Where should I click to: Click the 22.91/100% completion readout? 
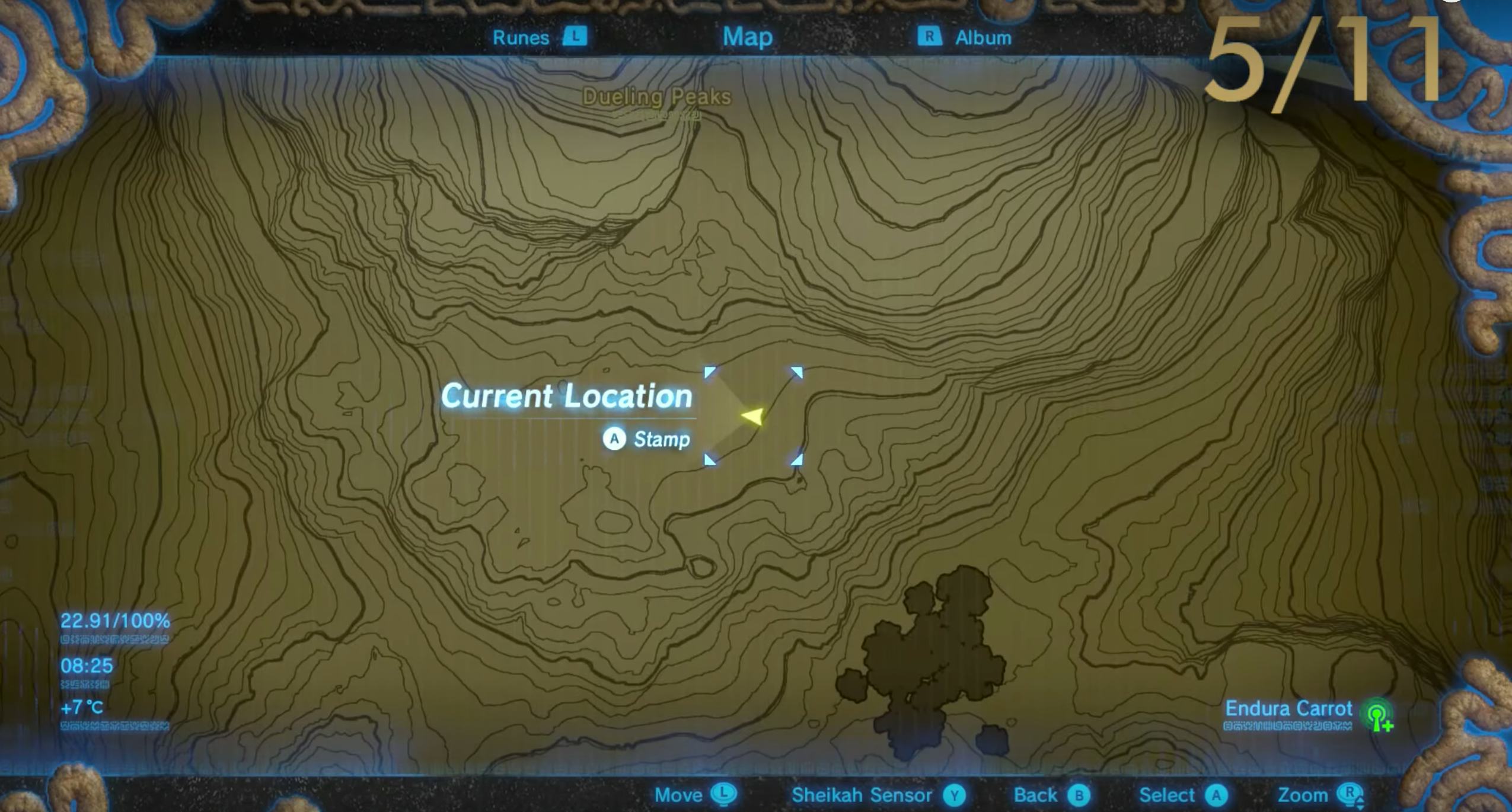114,621
